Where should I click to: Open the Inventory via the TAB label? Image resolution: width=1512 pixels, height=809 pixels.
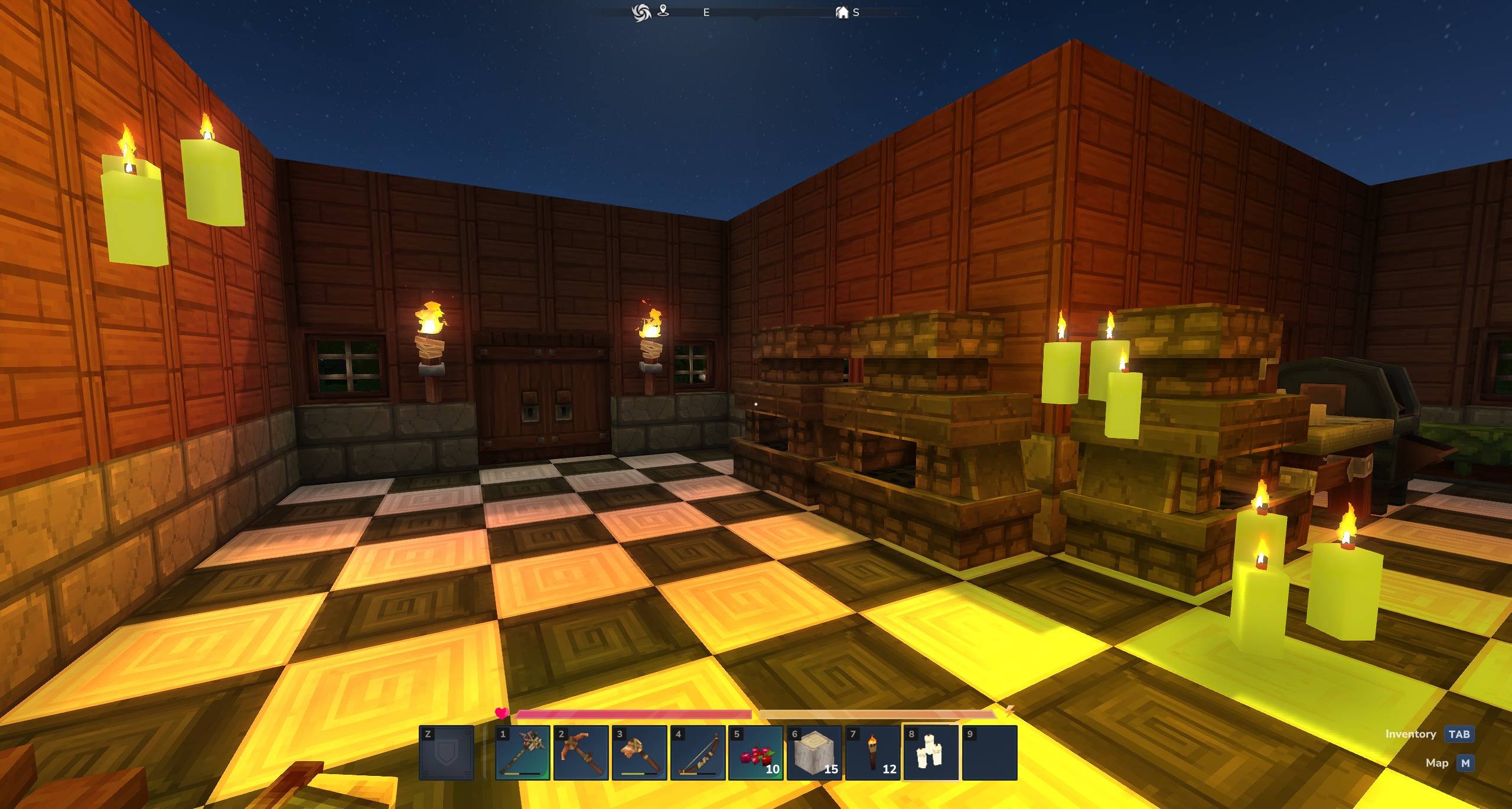1411,734
